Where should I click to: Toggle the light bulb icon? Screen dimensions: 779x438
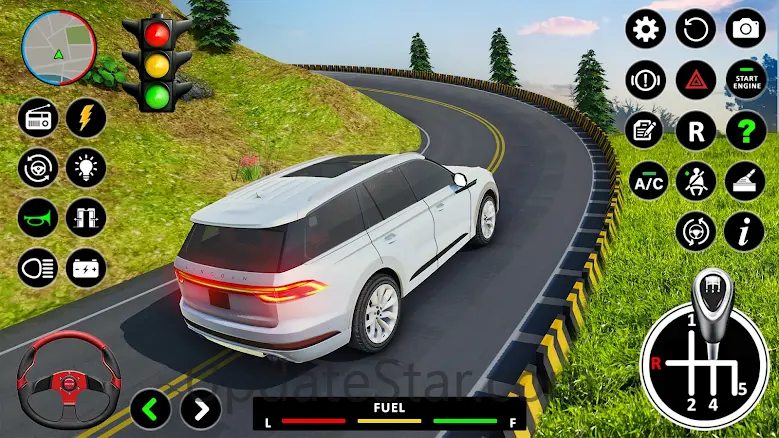(86, 167)
